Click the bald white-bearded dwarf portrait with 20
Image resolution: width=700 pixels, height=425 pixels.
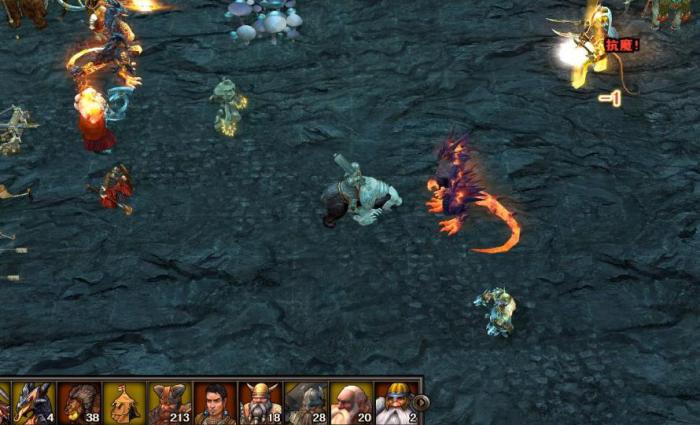[350, 403]
